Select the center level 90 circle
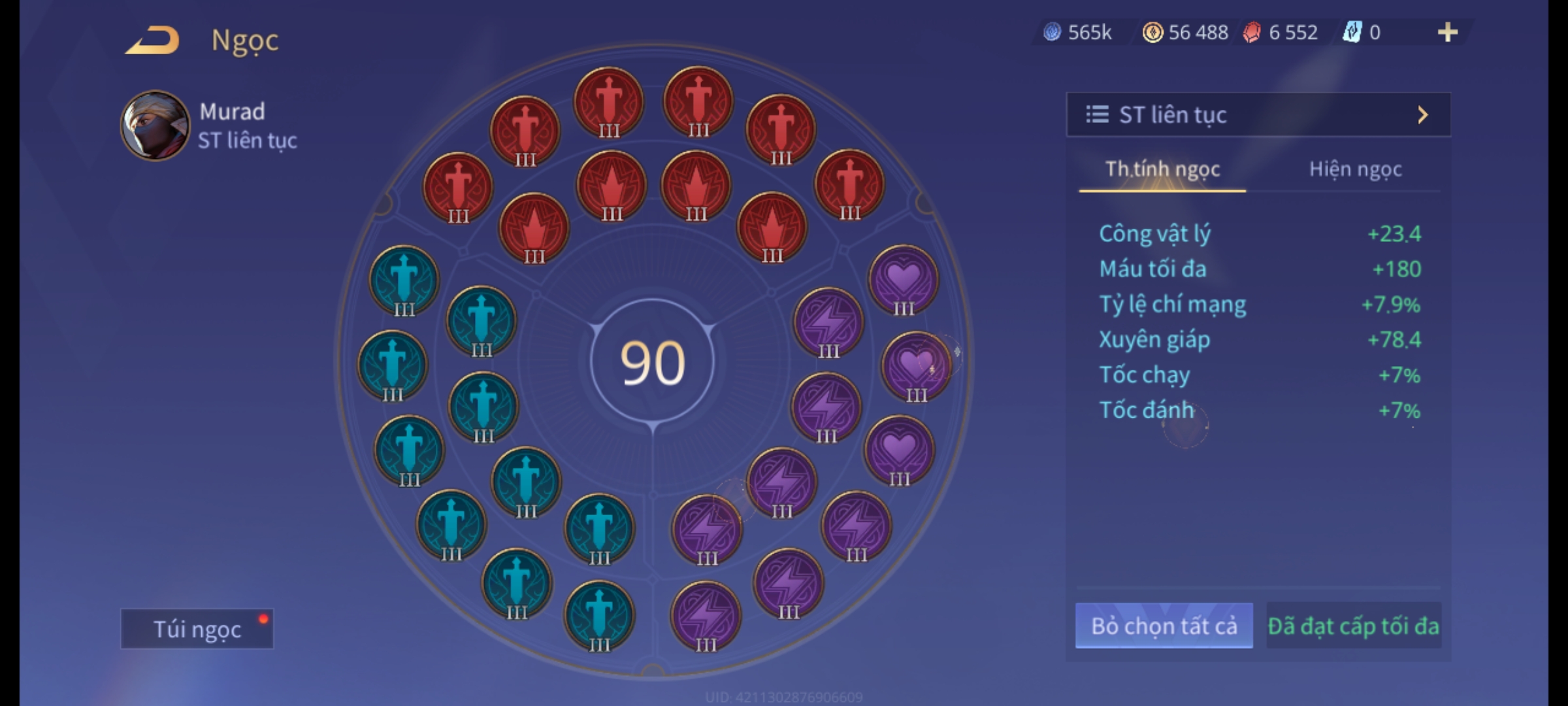1568x706 pixels. pyautogui.click(x=652, y=362)
